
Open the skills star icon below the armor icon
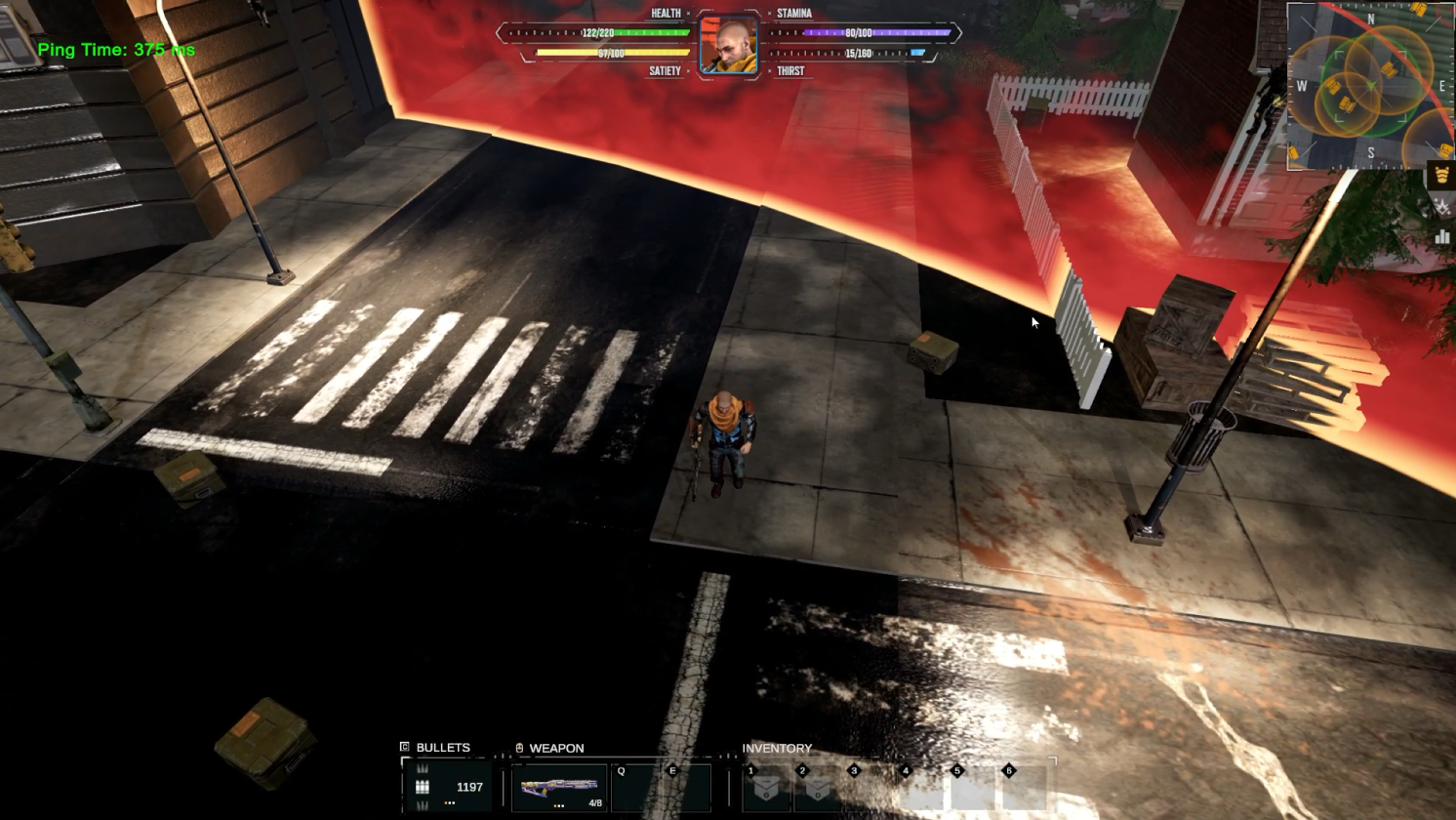tap(1441, 206)
